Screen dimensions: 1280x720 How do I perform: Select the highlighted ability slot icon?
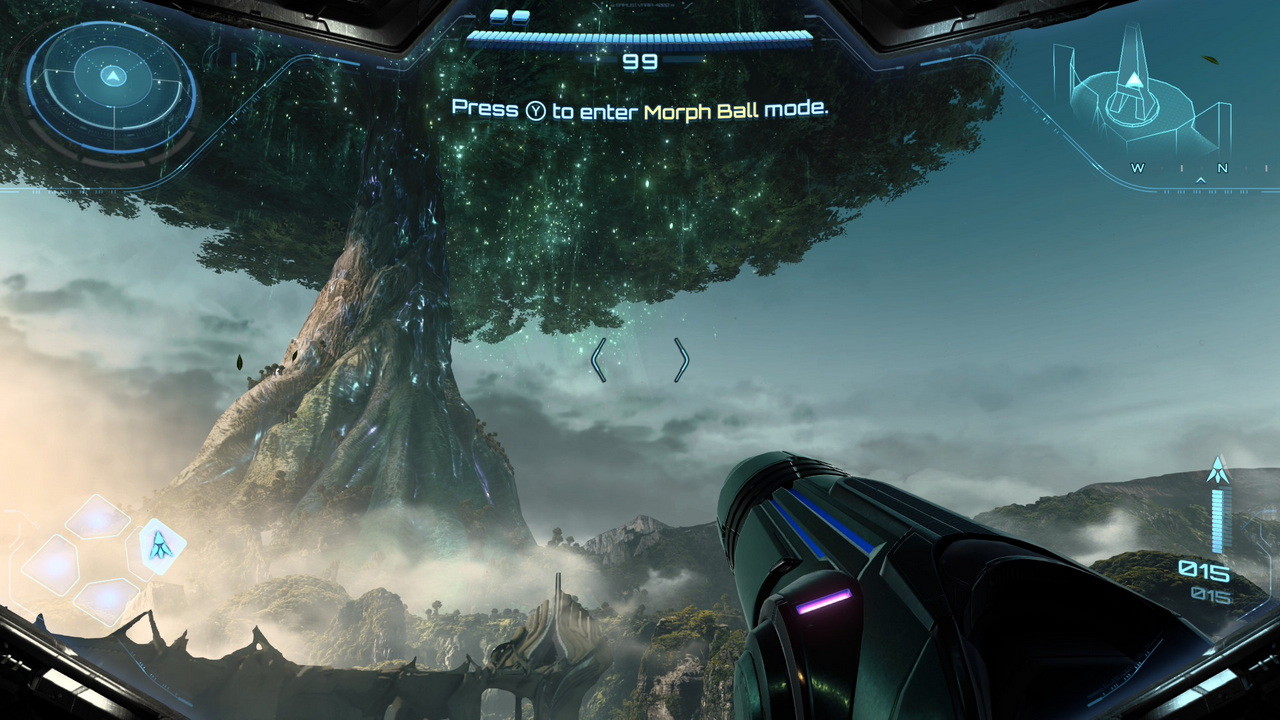(x=158, y=546)
